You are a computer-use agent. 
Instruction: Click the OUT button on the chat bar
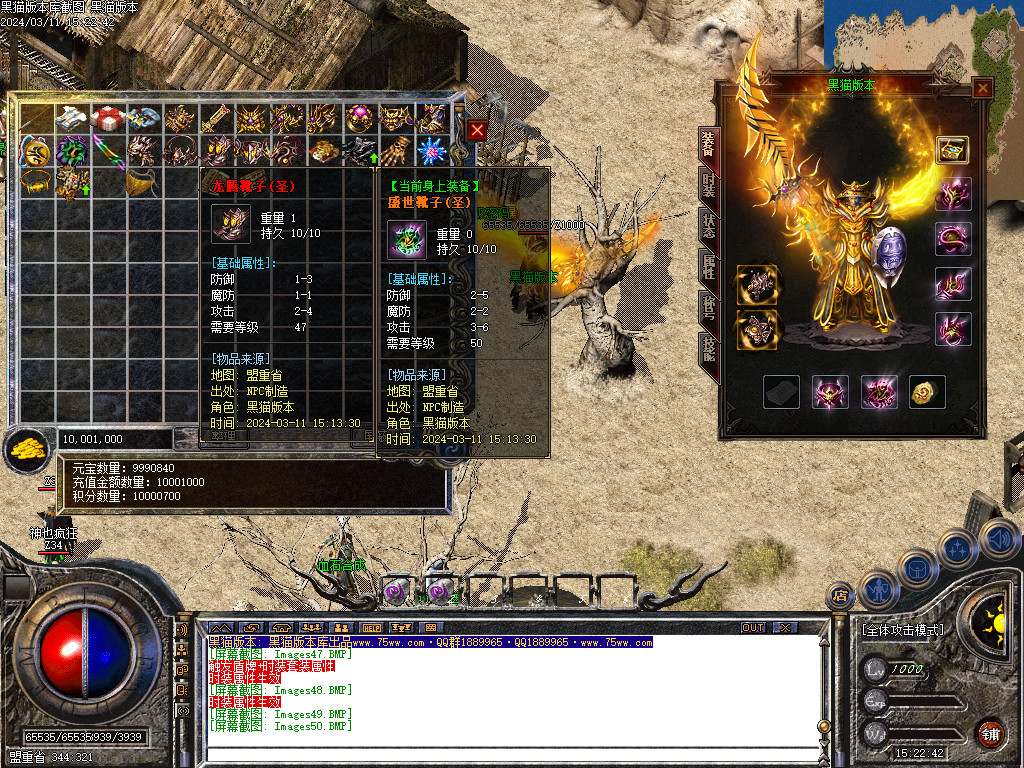pyautogui.click(x=753, y=628)
